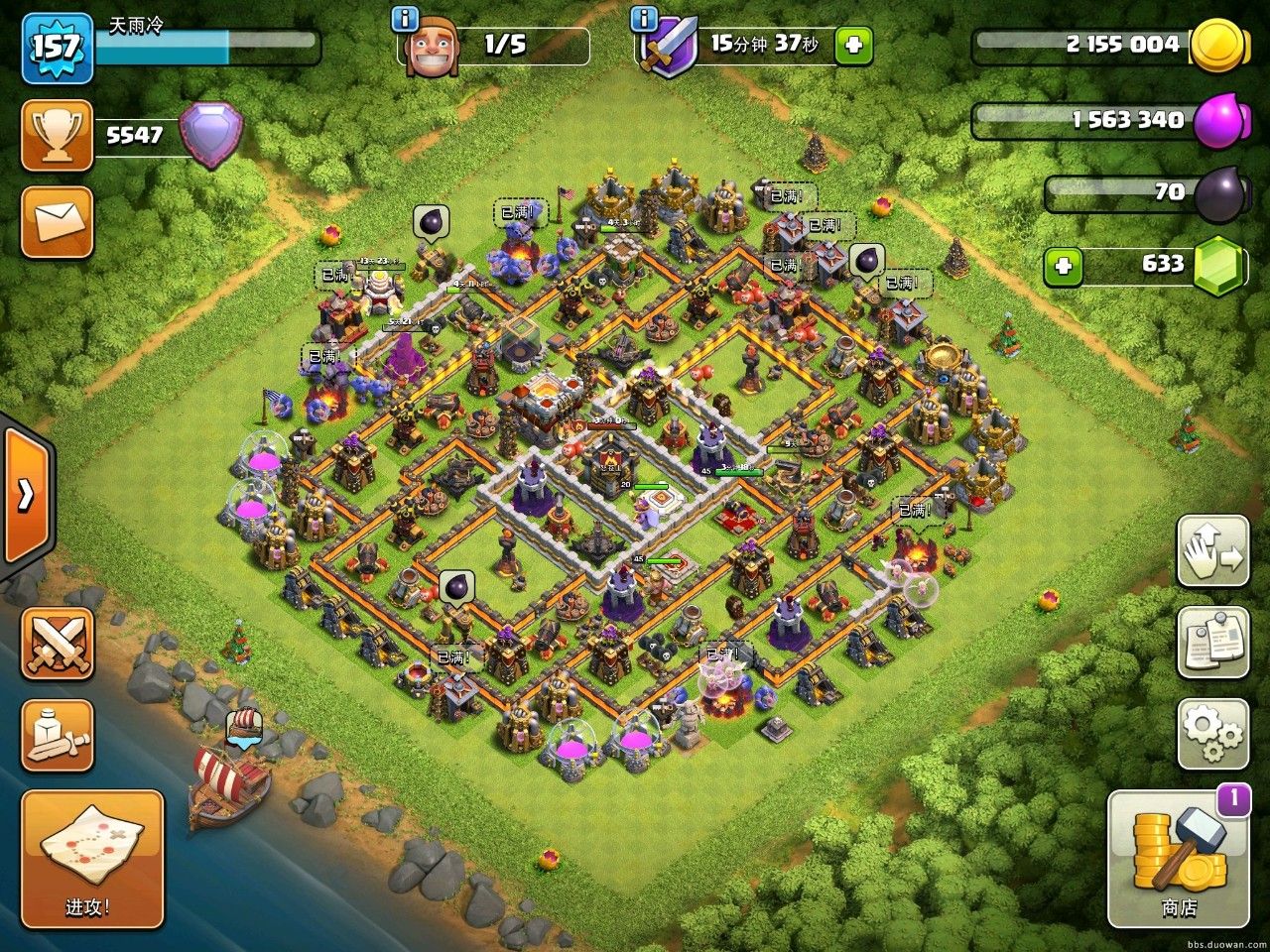
Task: Open the Attack map button
Action: click(91, 858)
